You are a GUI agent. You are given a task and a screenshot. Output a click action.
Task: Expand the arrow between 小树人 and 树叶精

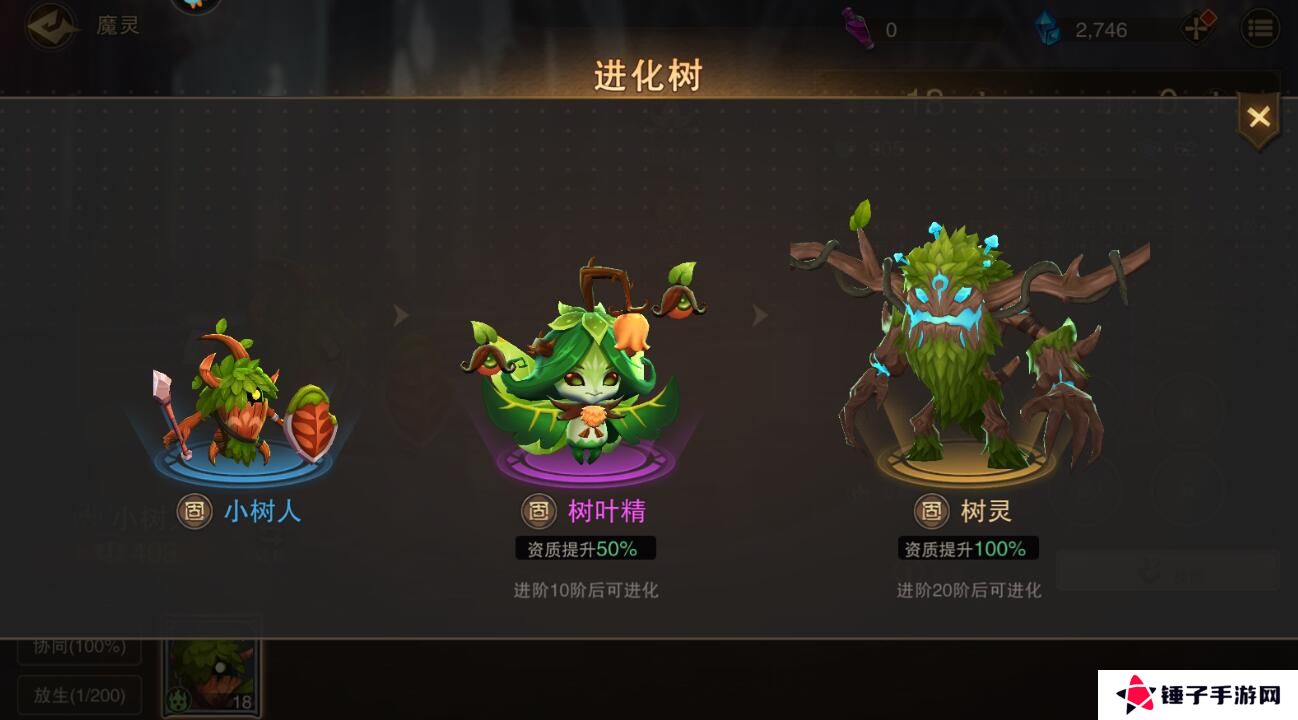(401, 315)
